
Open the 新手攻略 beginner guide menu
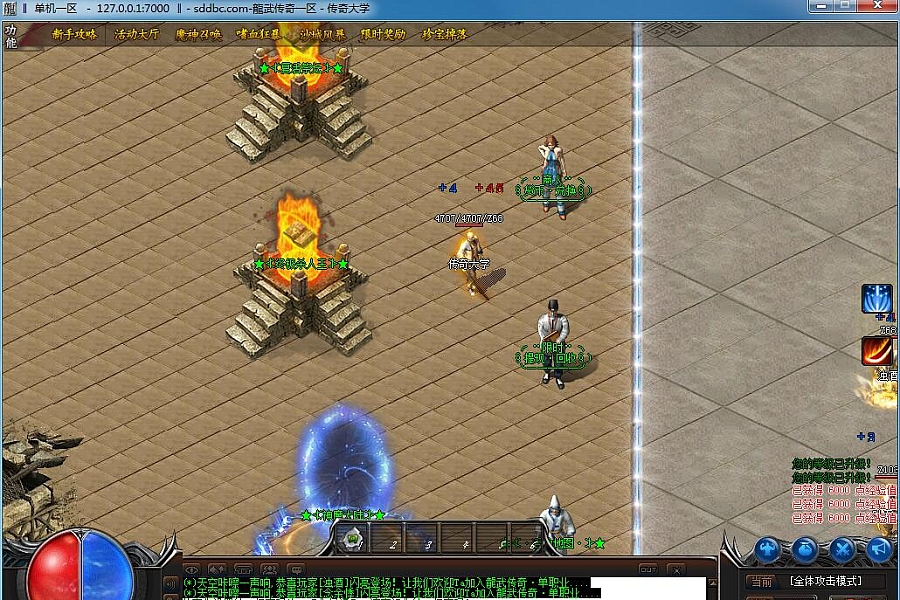click(75, 34)
